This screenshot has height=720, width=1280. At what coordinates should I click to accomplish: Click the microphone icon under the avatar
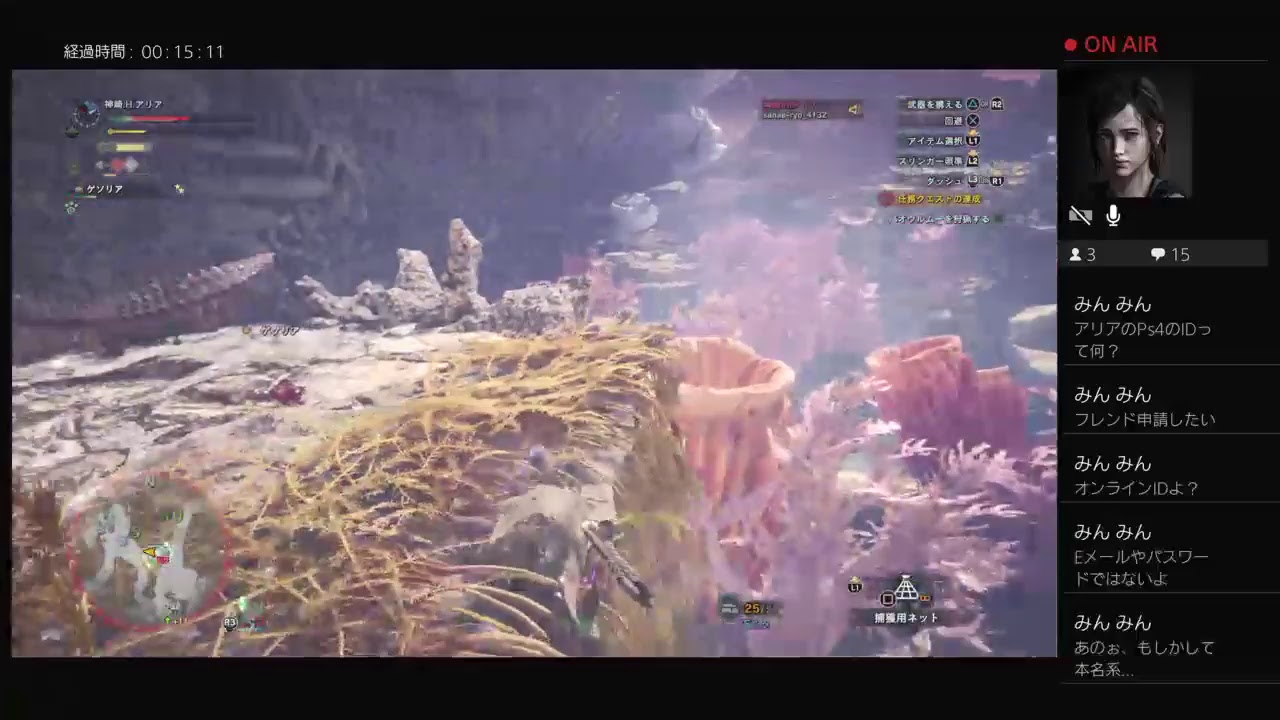tap(1112, 215)
